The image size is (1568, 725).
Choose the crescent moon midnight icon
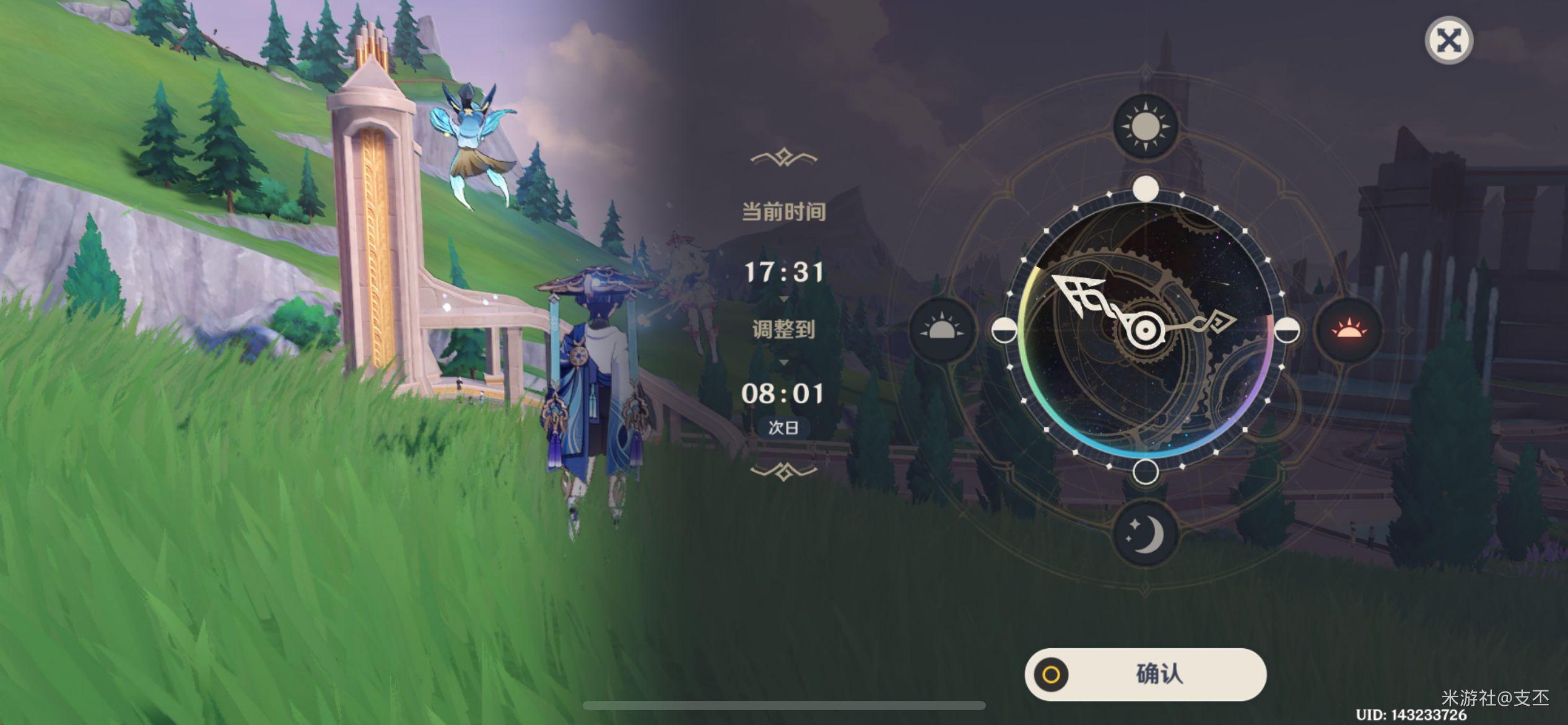1145,534
